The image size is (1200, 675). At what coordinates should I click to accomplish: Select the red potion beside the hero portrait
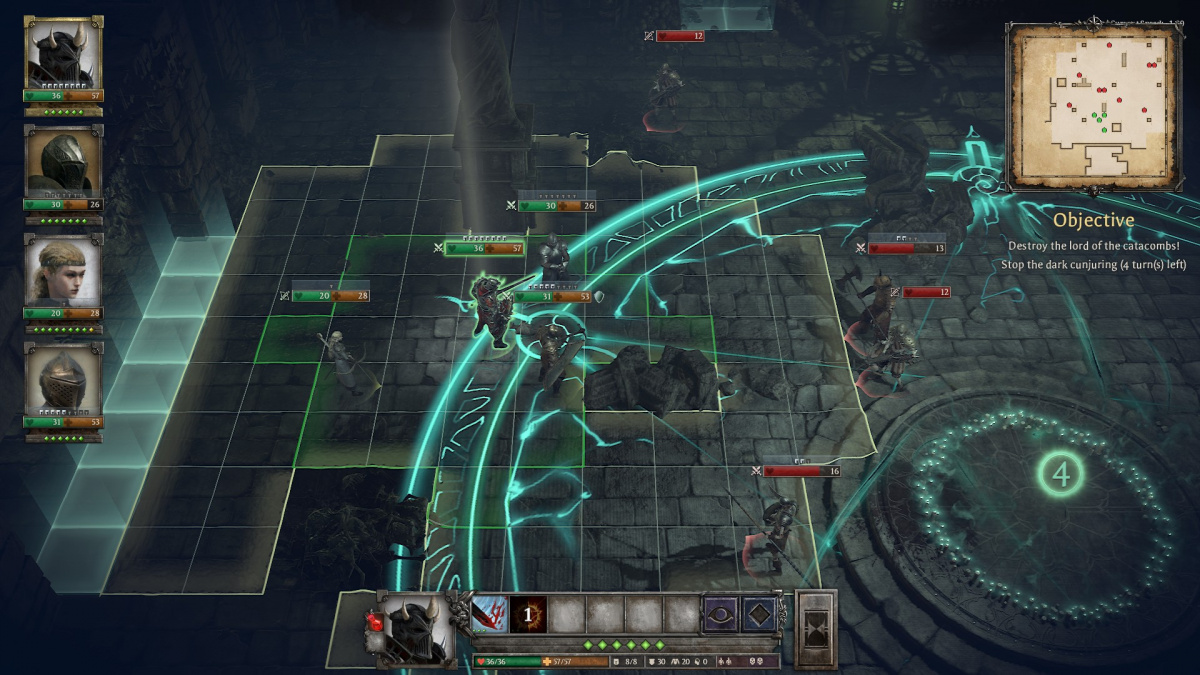click(x=376, y=623)
